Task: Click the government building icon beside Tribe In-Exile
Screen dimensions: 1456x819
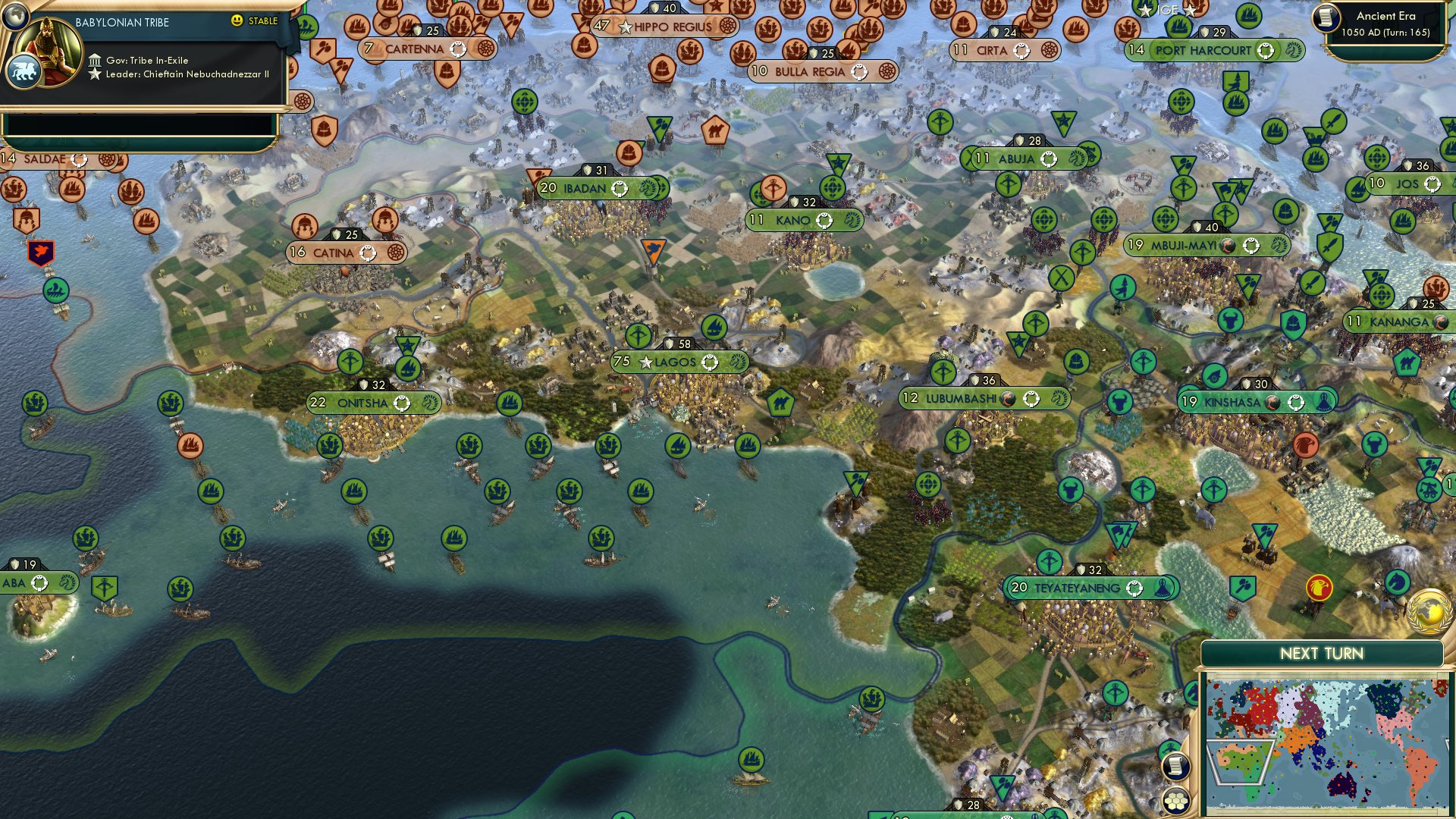Action: [x=96, y=61]
